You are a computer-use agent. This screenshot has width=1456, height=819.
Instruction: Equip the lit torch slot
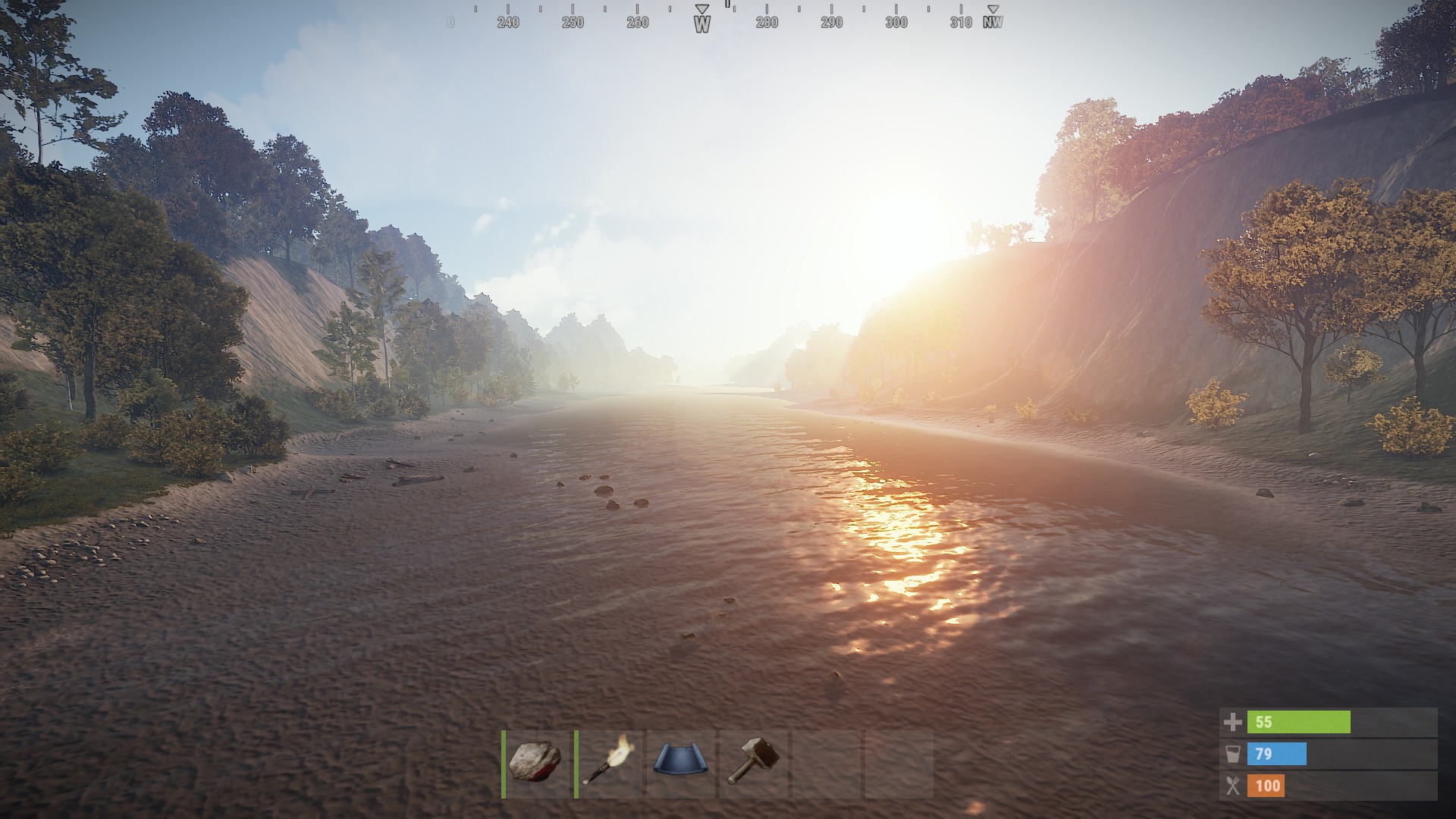608,763
